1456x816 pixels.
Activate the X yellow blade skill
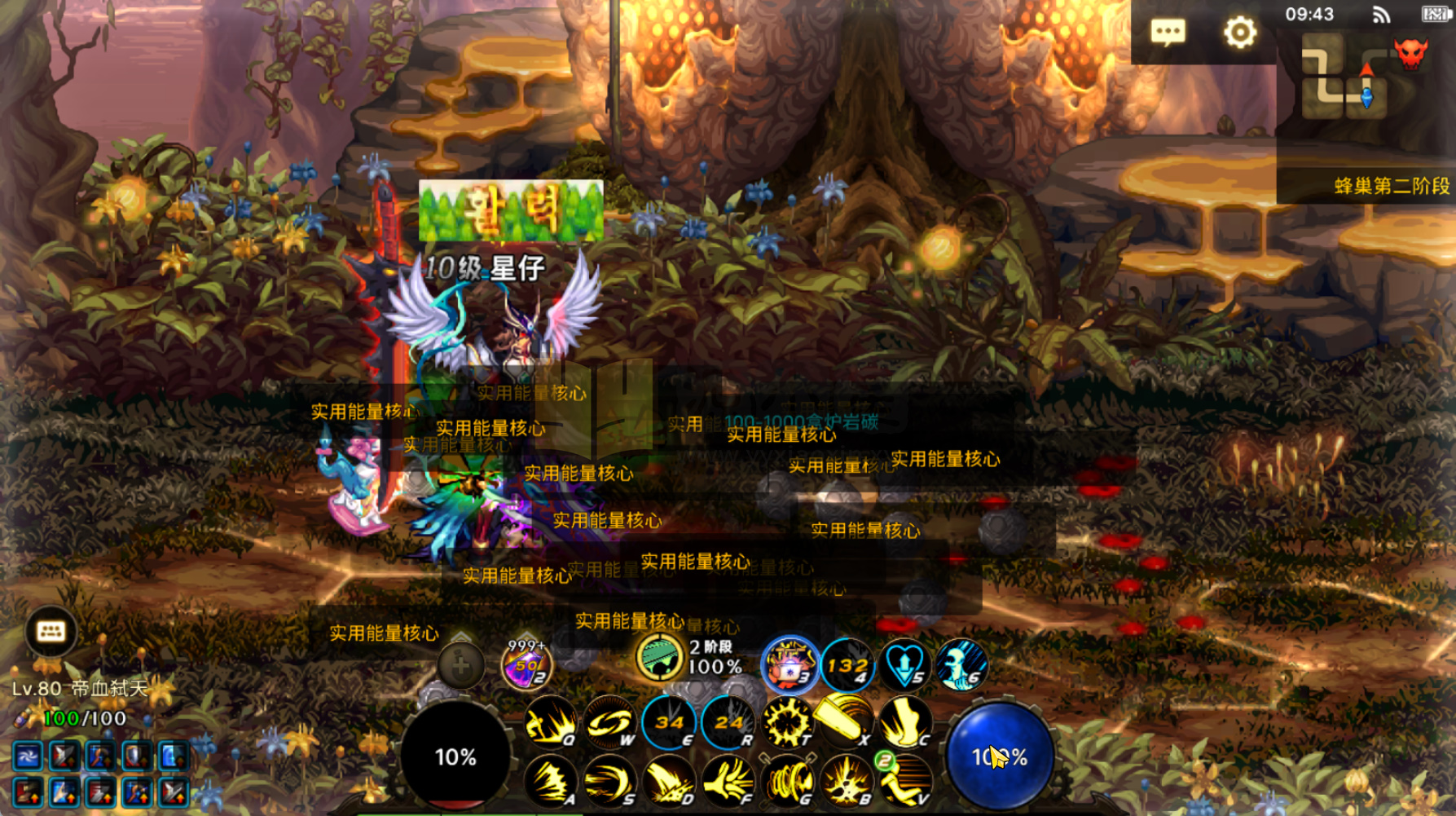846,721
